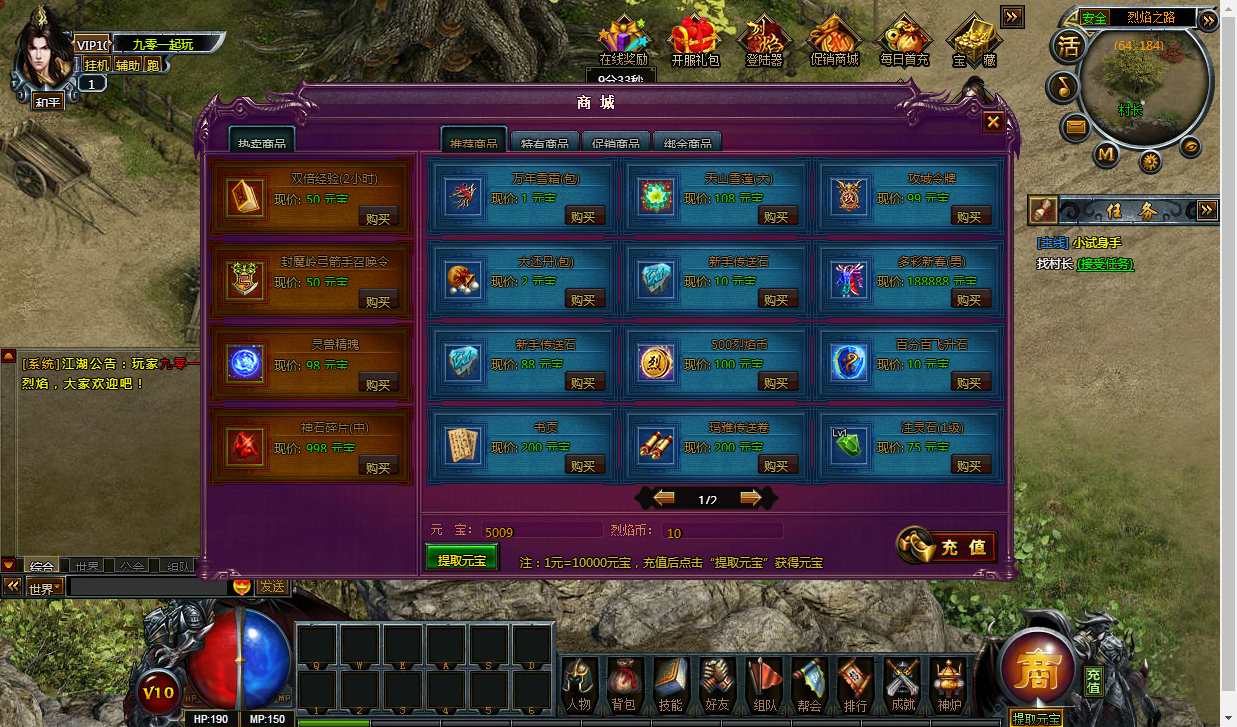The width and height of the screenshot is (1237, 727).
Task: Show the 技能 skills panel
Action: (x=669, y=685)
